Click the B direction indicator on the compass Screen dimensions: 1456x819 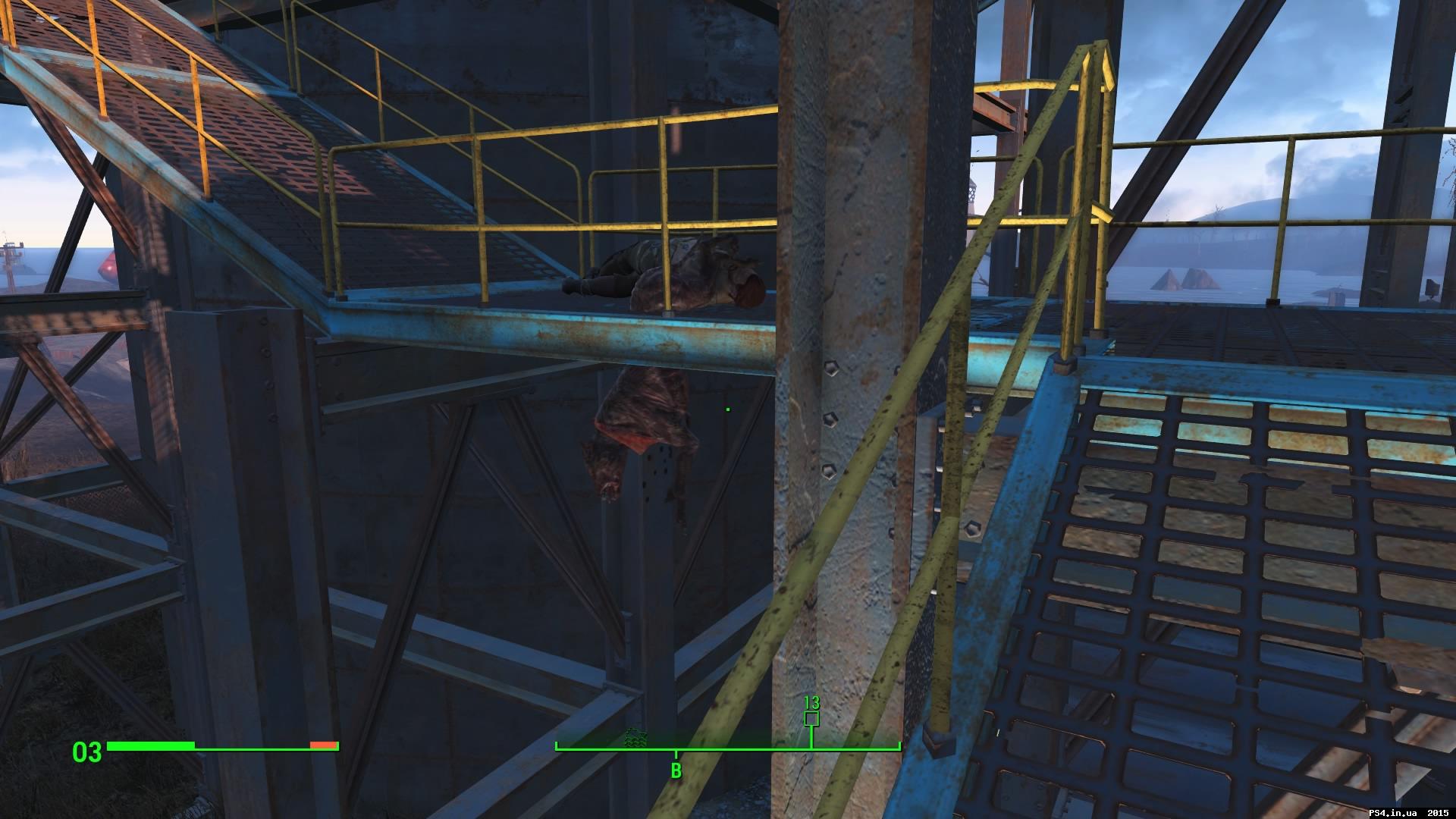(x=675, y=770)
